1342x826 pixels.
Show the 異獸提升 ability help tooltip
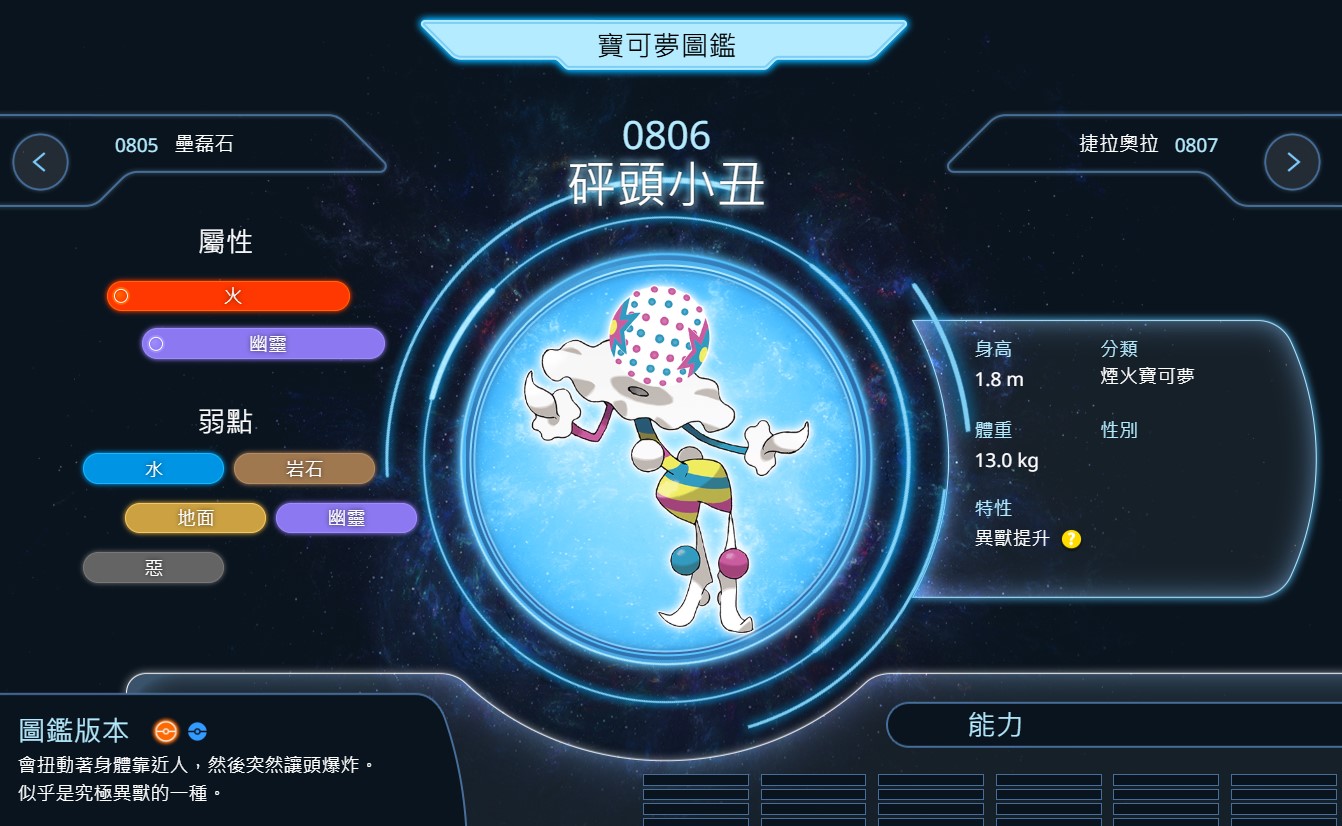[1071, 539]
